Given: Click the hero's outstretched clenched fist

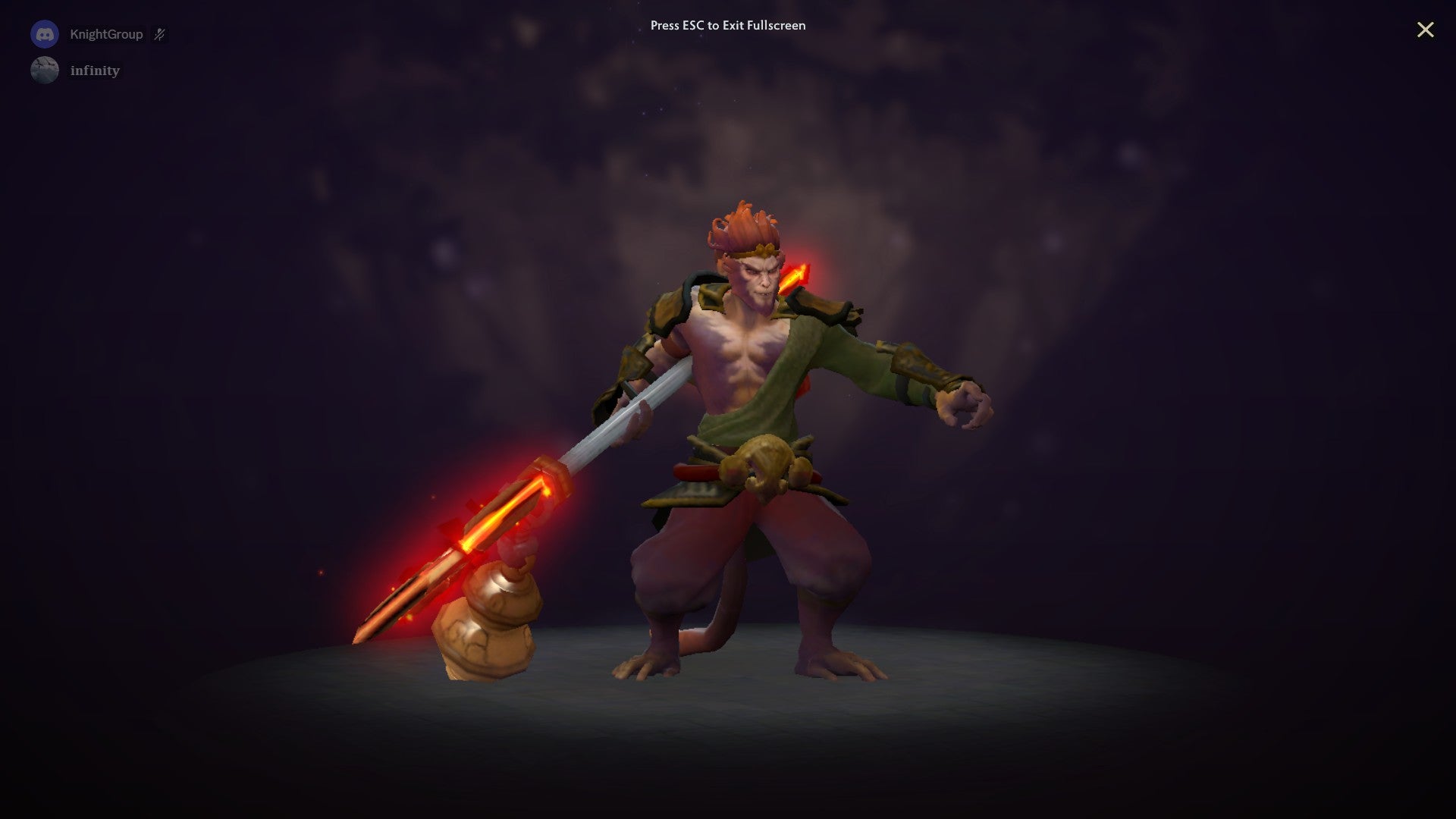Looking at the screenshot, I should tap(963, 406).
